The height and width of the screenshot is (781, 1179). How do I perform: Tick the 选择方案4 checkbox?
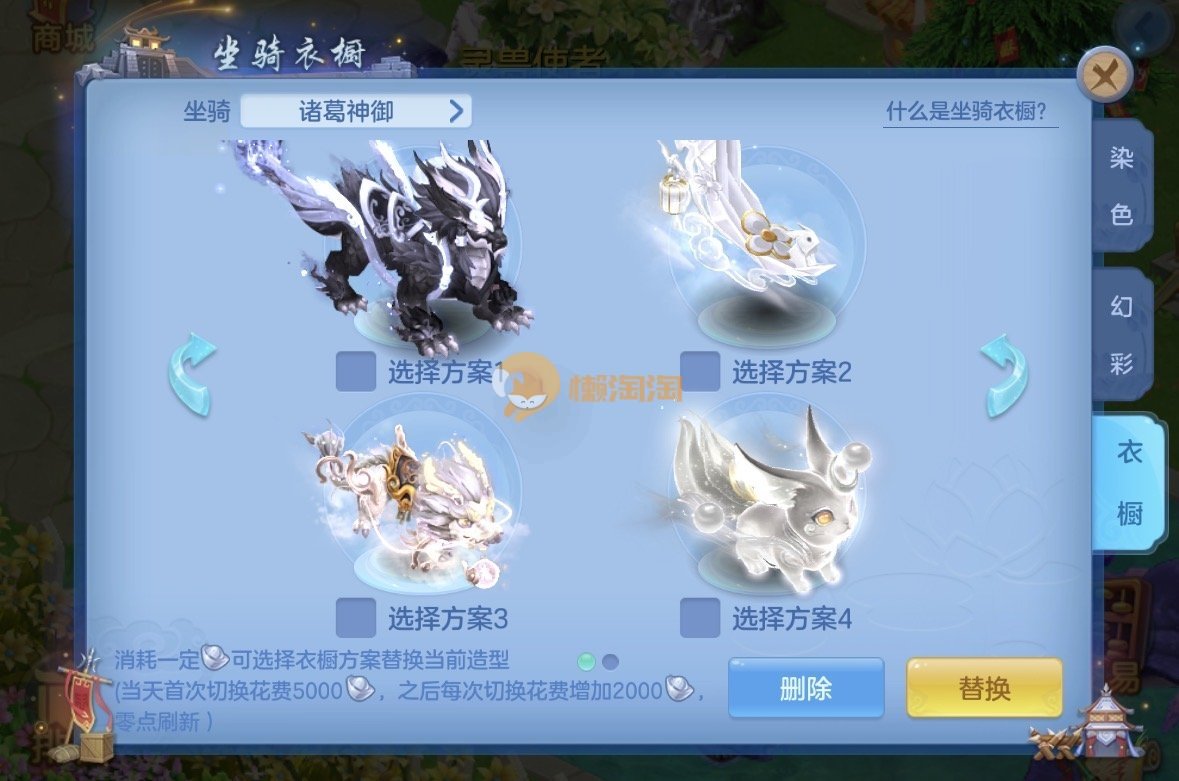(x=700, y=618)
